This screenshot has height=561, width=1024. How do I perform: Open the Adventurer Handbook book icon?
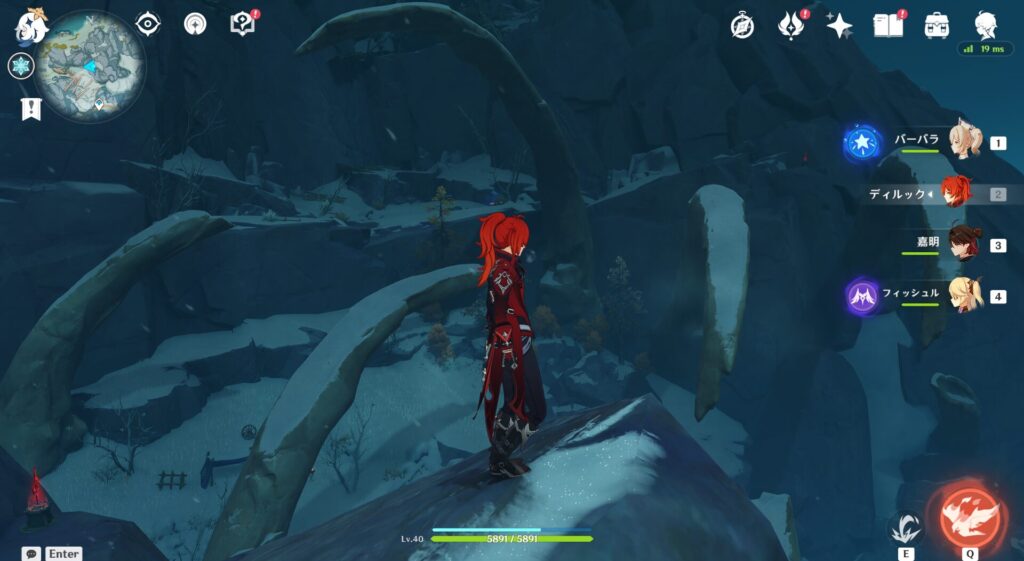pyautogui.click(x=888, y=25)
